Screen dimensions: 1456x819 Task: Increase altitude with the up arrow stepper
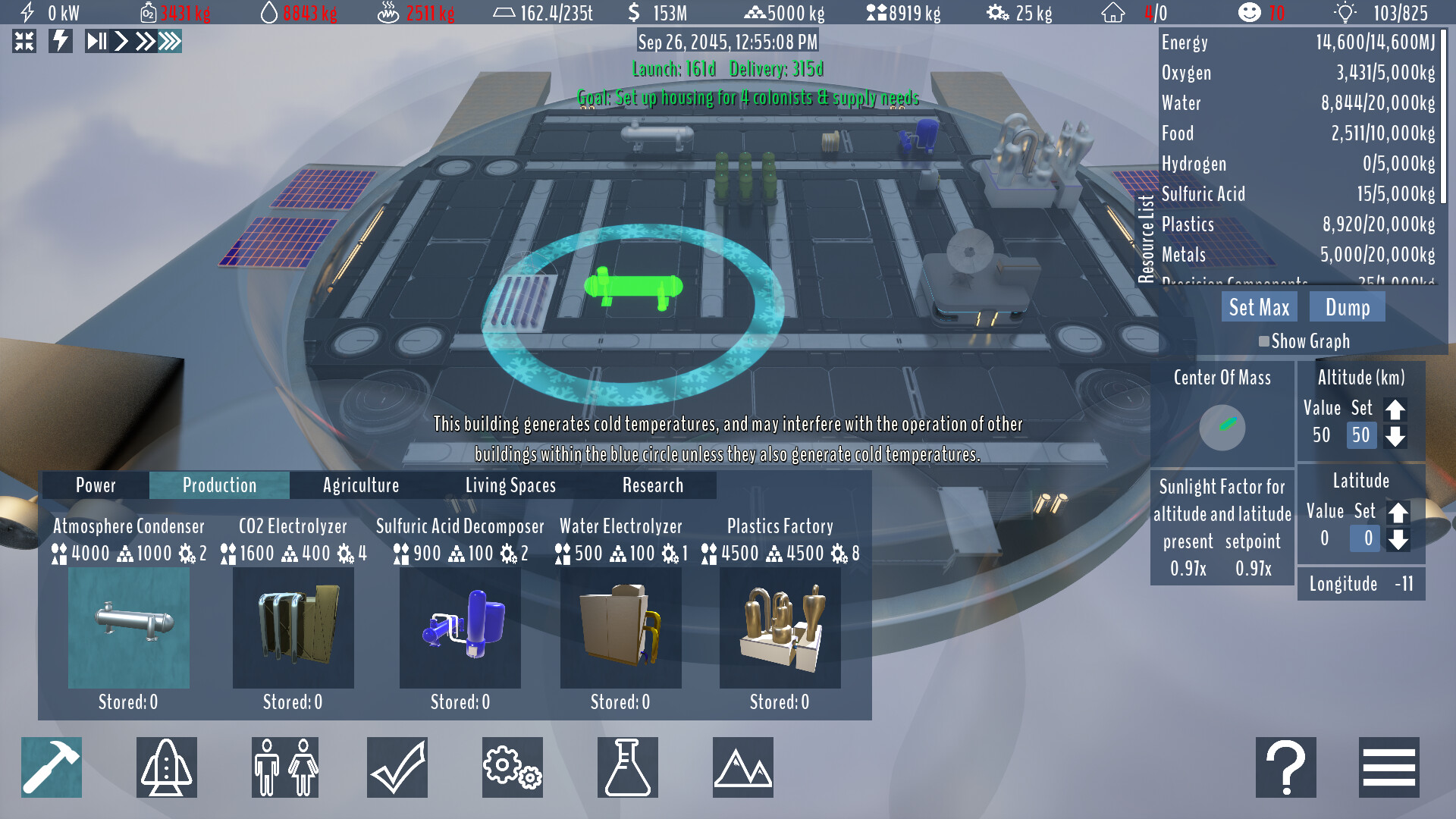click(x=1396, y=410)
